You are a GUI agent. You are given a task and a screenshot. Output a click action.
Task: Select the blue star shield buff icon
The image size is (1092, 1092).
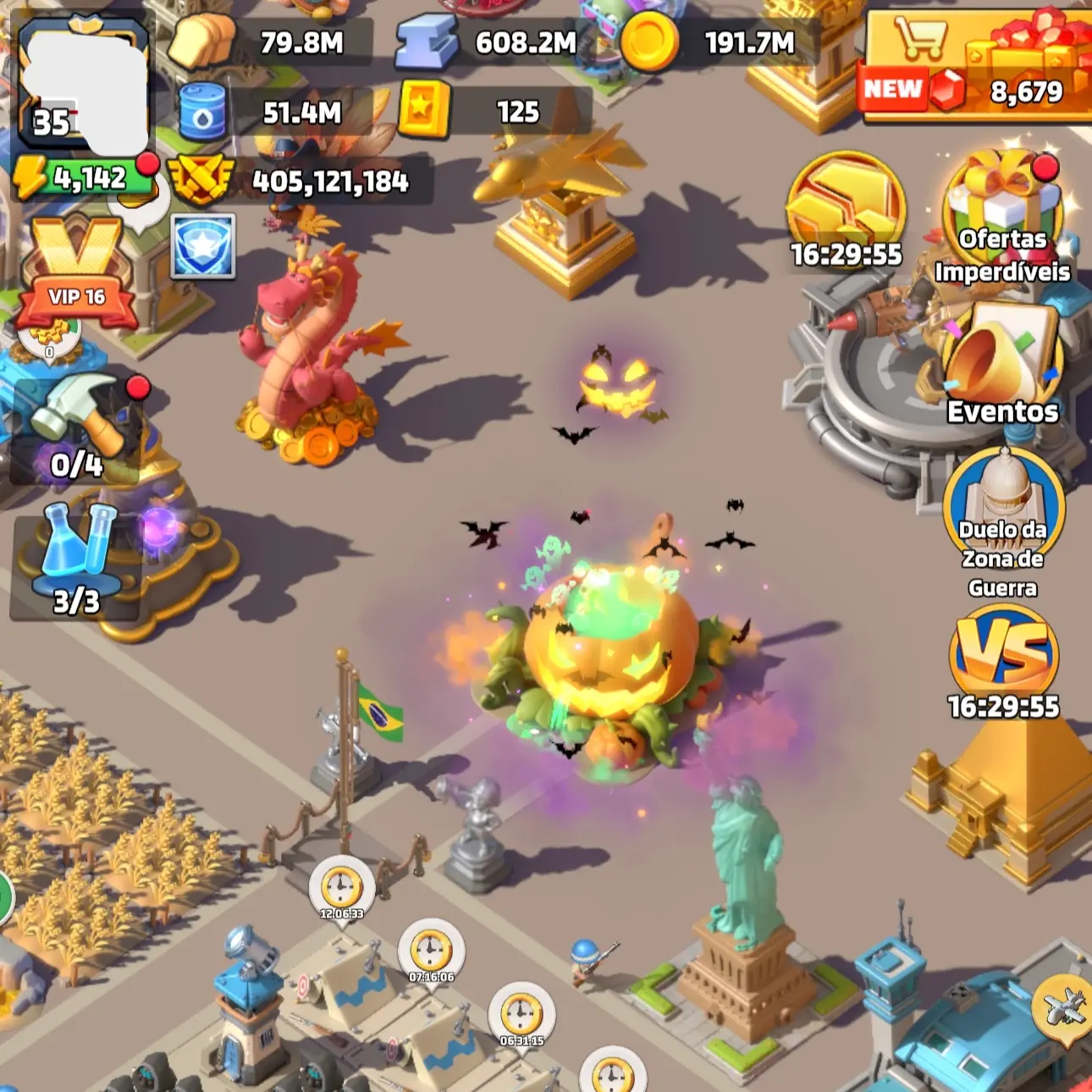coord(203,246)
